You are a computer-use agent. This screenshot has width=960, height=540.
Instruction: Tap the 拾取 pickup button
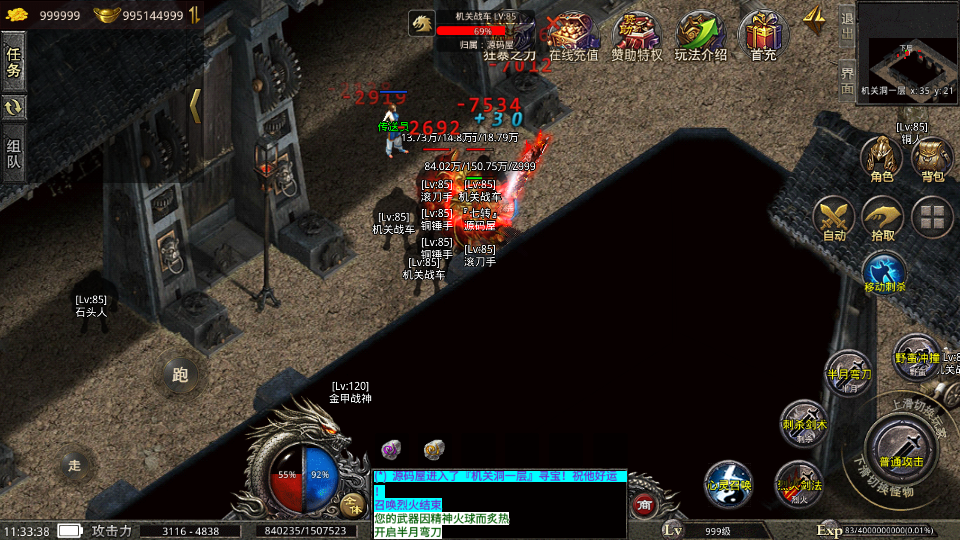(x=883, y=219)
